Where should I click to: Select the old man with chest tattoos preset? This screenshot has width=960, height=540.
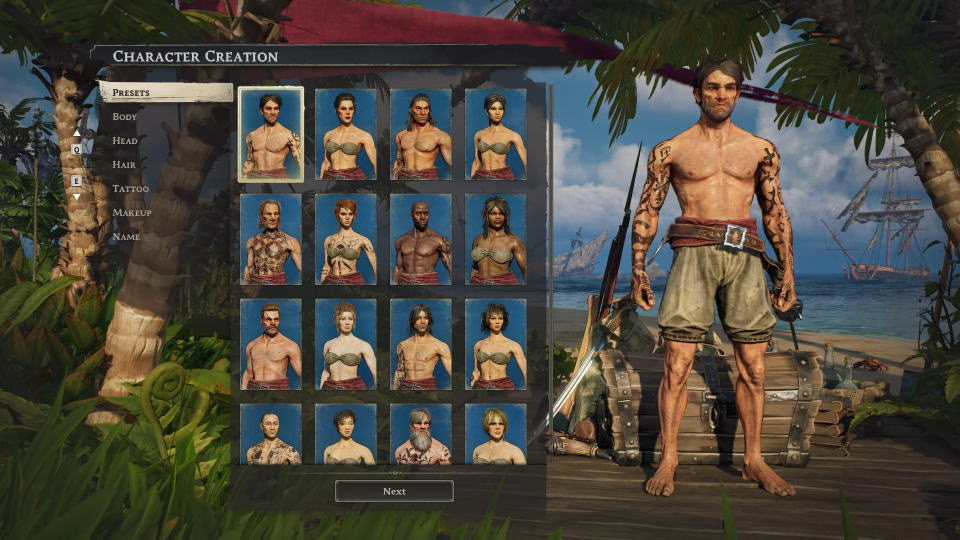pyautogui.click(x=271, y=239)
